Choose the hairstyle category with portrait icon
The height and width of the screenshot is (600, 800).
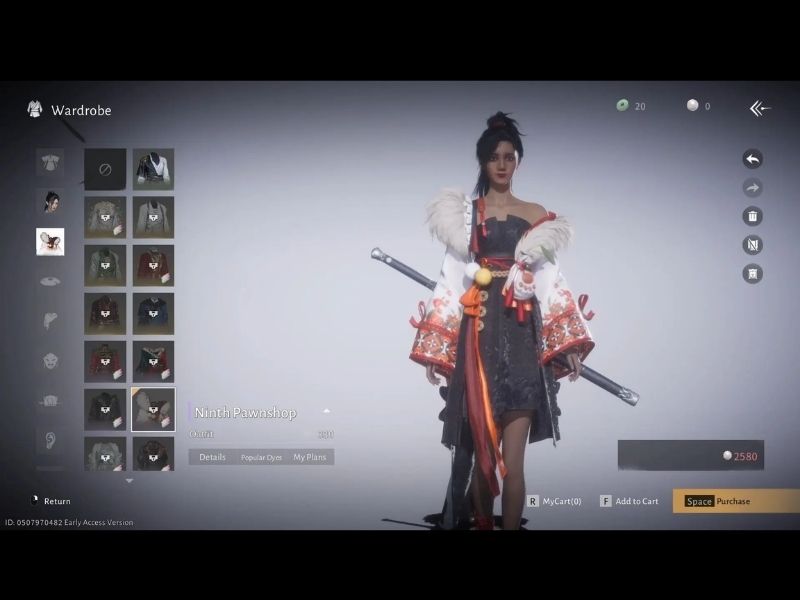pyautogui.click(x=50, y=201)
